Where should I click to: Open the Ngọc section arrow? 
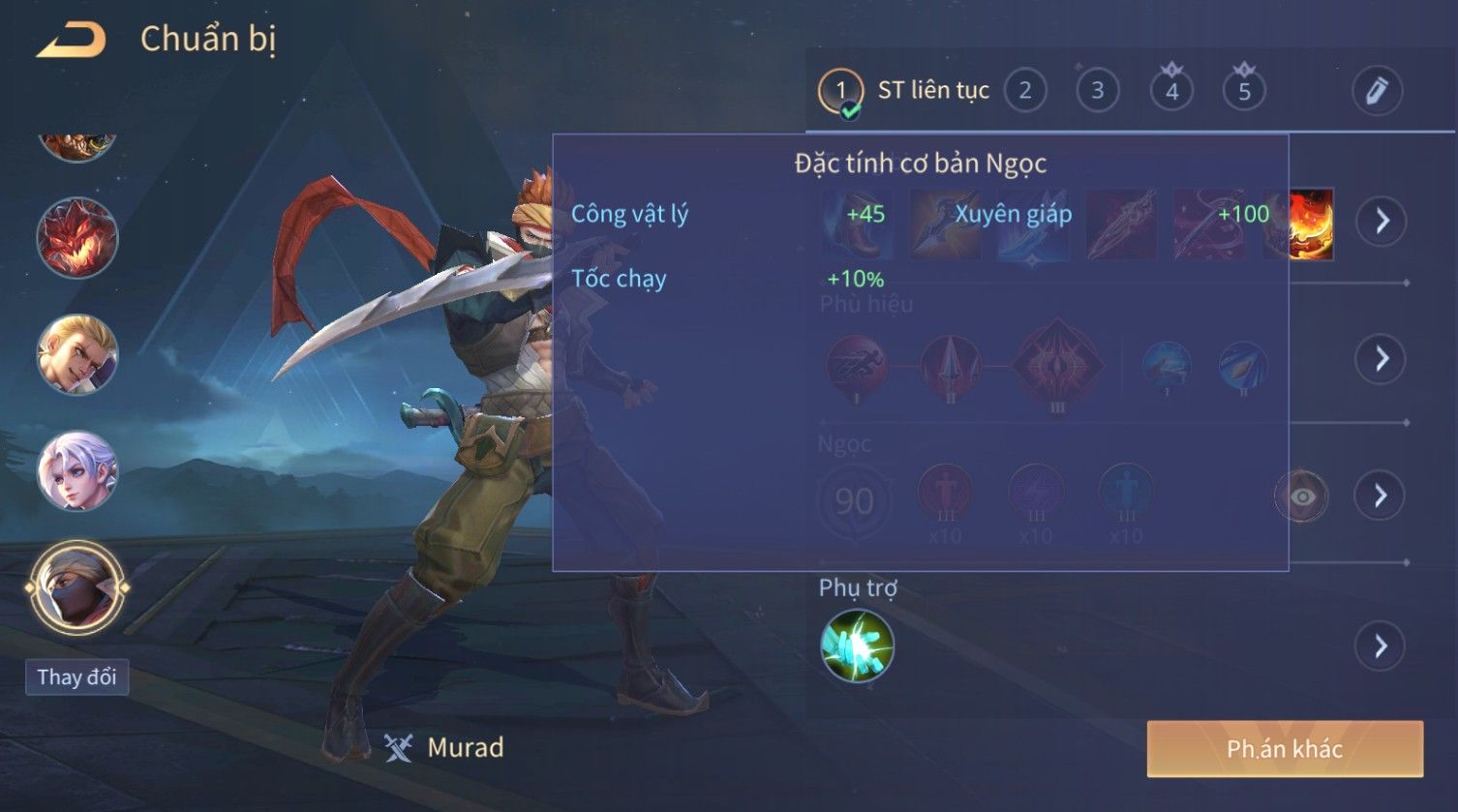1381,496
